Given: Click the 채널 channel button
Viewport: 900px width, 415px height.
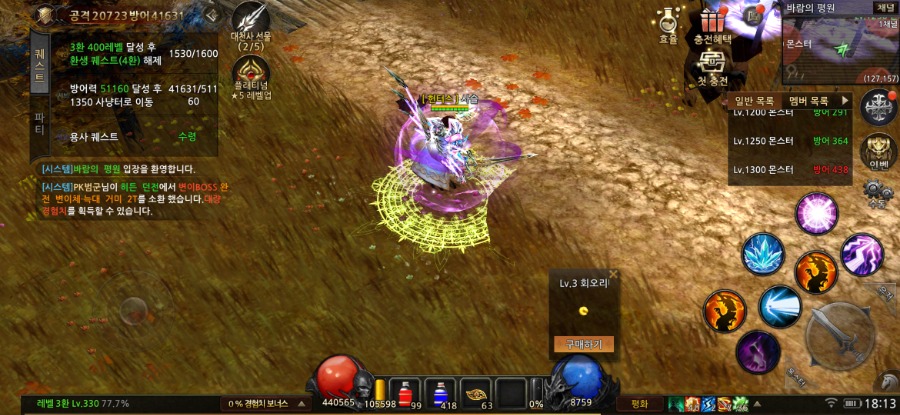Looking at the screenshot, I should coord(885,7).
